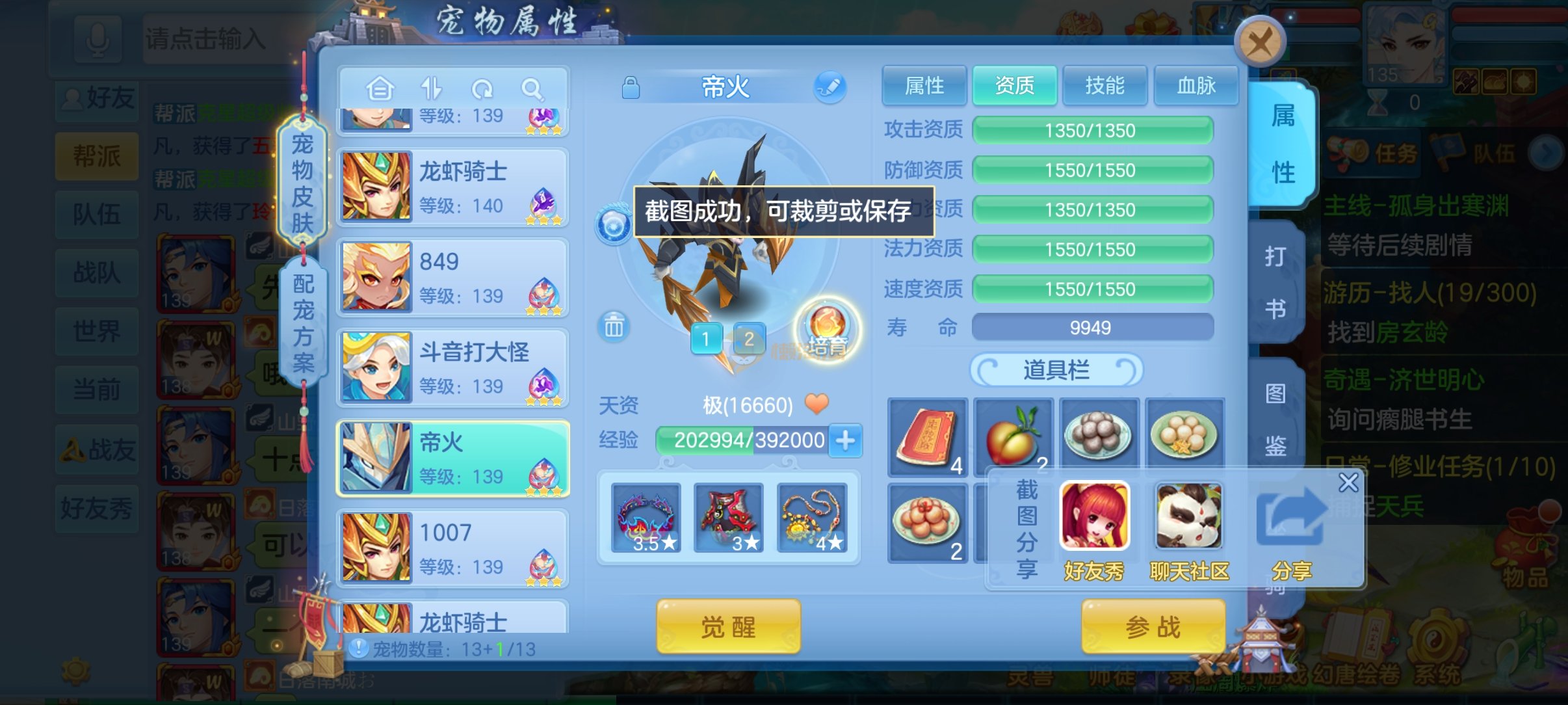This screenshot has height=705, width=1568.
Task: Select the pet named 849
Action: (453, 278)
